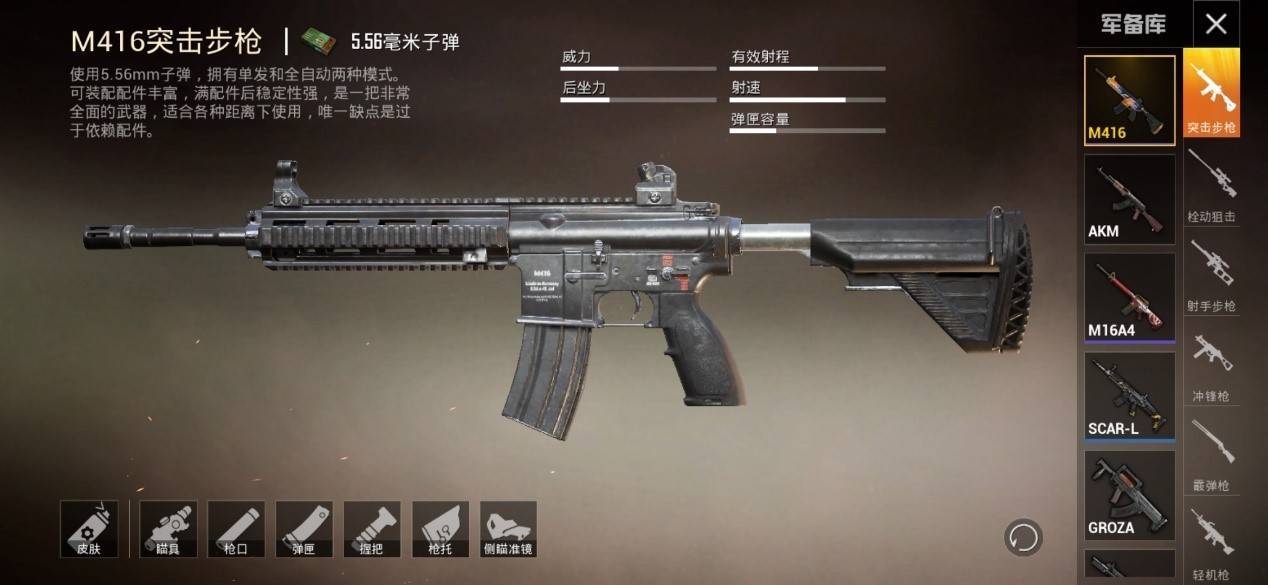Open the 皮肤 skin slot

click(x=89, y=529)
